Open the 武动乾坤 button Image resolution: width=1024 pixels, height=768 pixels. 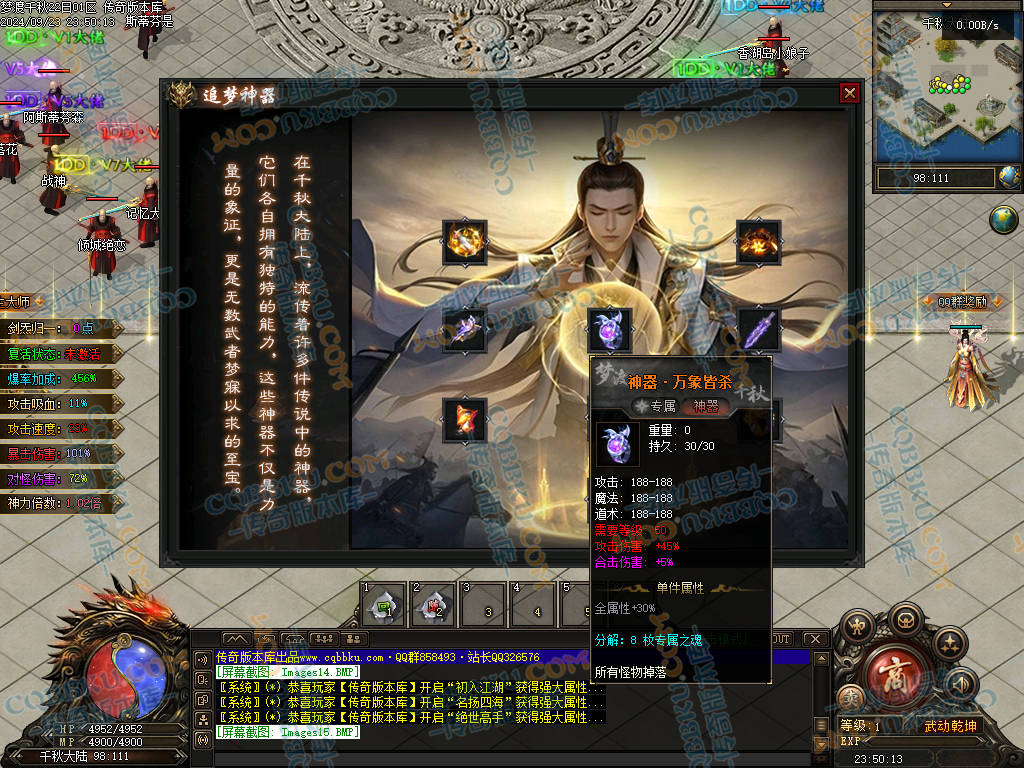tap(949, 726)
